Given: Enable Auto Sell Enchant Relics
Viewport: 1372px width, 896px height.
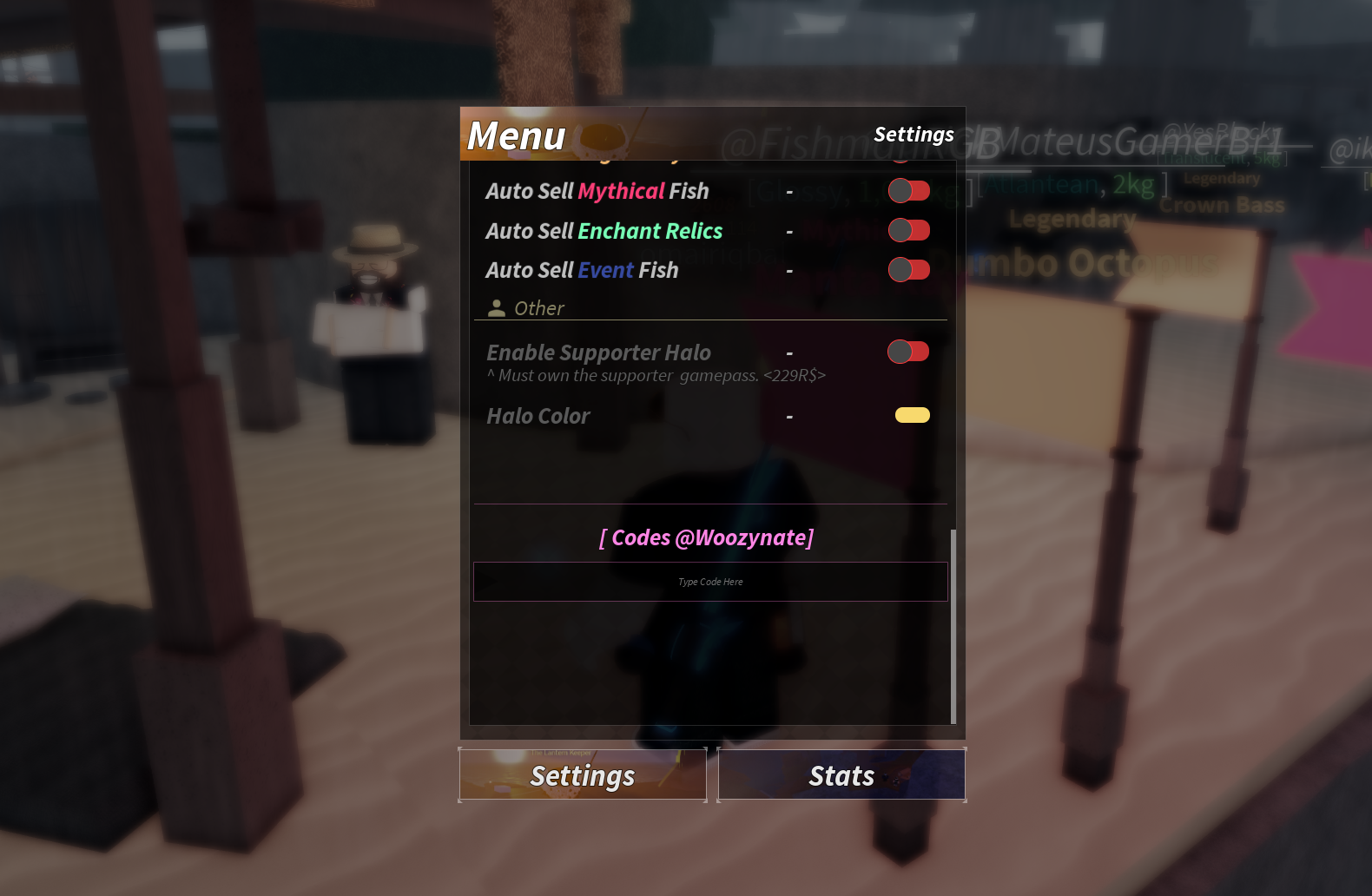Looking at the screenshot, I should point(908,229).
